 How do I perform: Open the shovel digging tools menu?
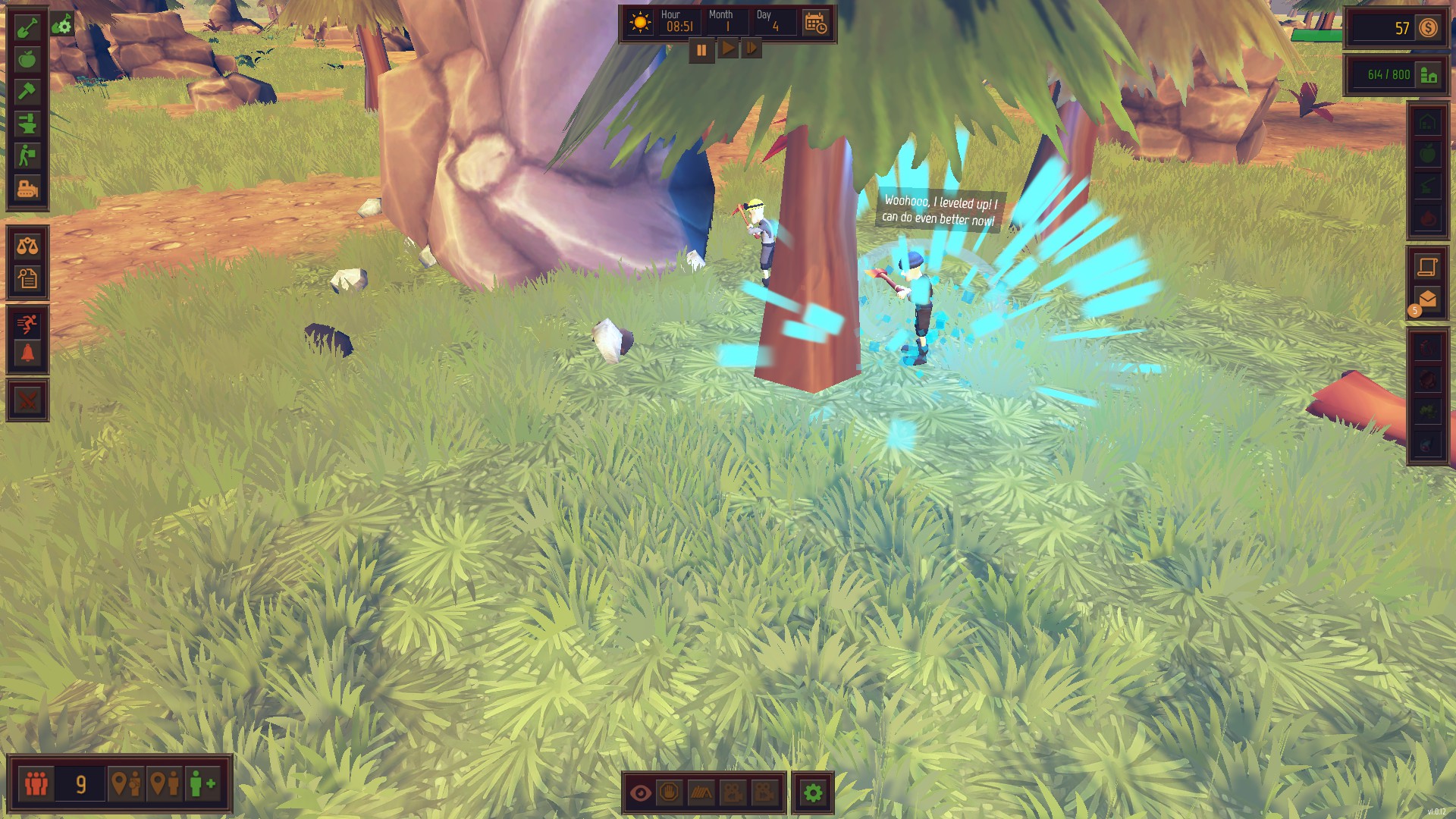27,27
